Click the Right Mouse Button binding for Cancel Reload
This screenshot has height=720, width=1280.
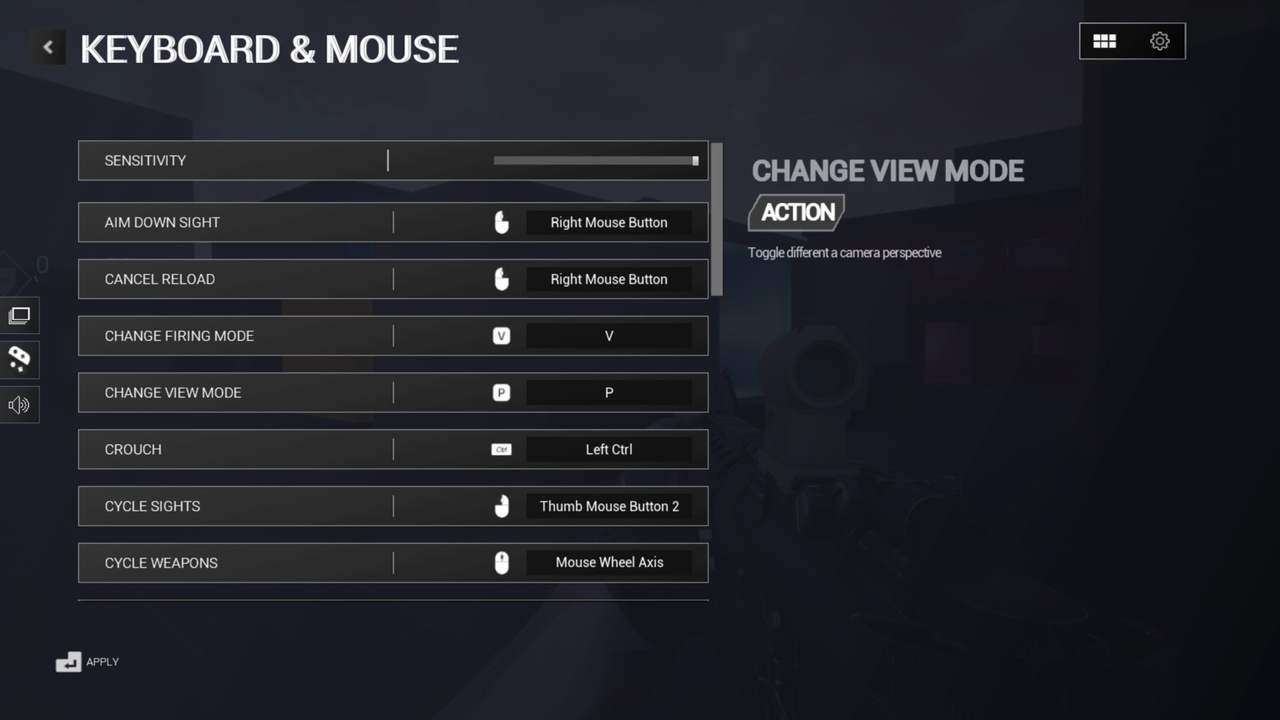click(x=608, y=279)
